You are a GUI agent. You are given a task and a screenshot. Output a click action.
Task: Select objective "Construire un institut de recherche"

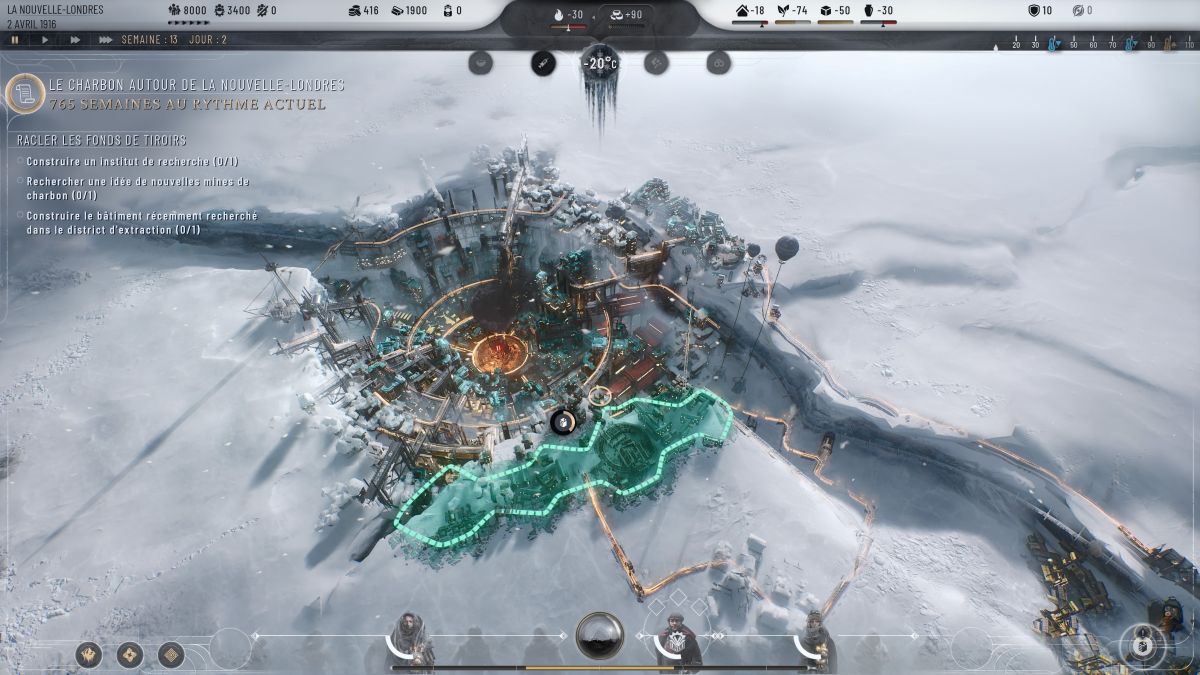pos(132,161)
